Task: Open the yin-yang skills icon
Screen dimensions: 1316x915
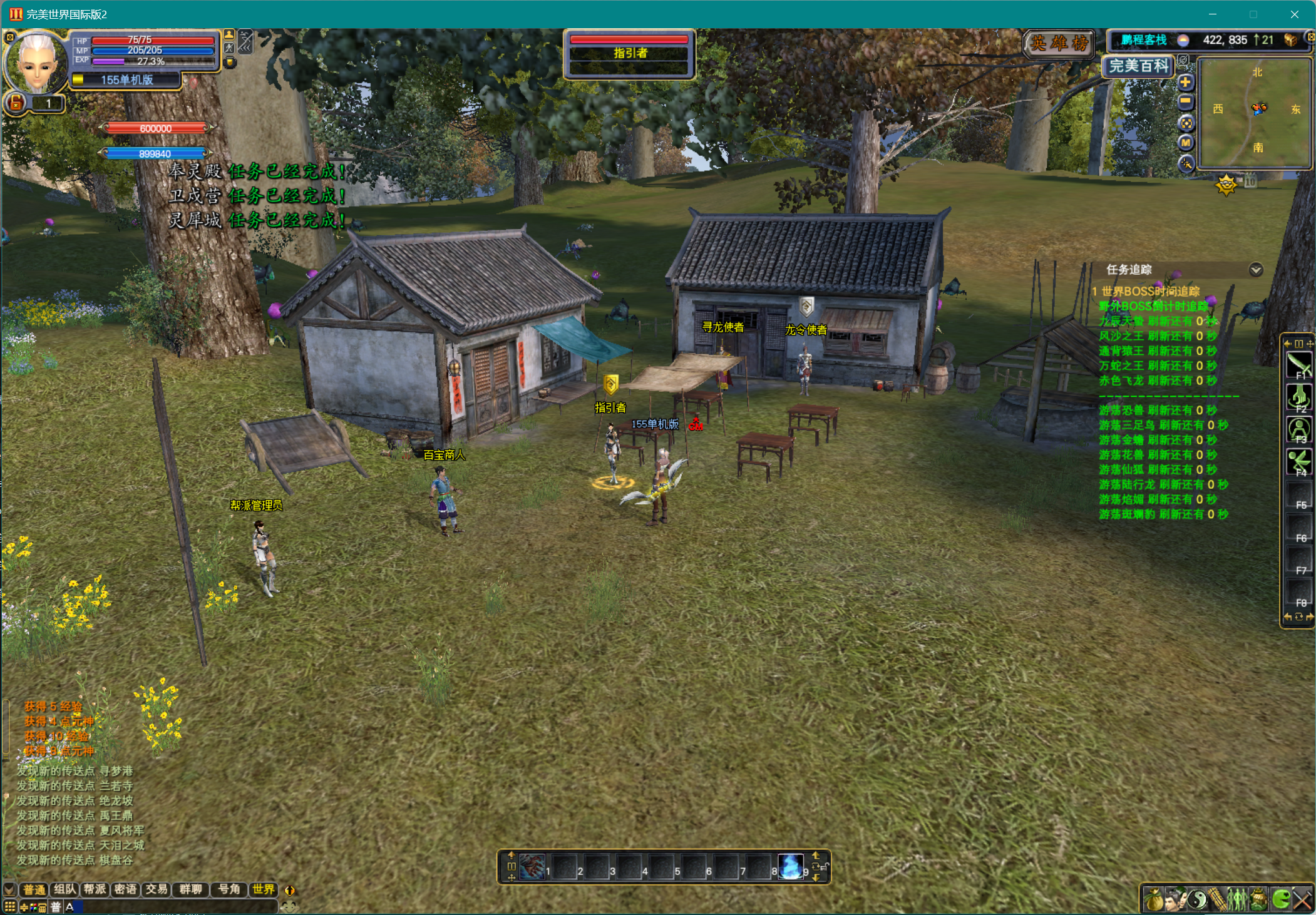Action: coord(1196,900)
